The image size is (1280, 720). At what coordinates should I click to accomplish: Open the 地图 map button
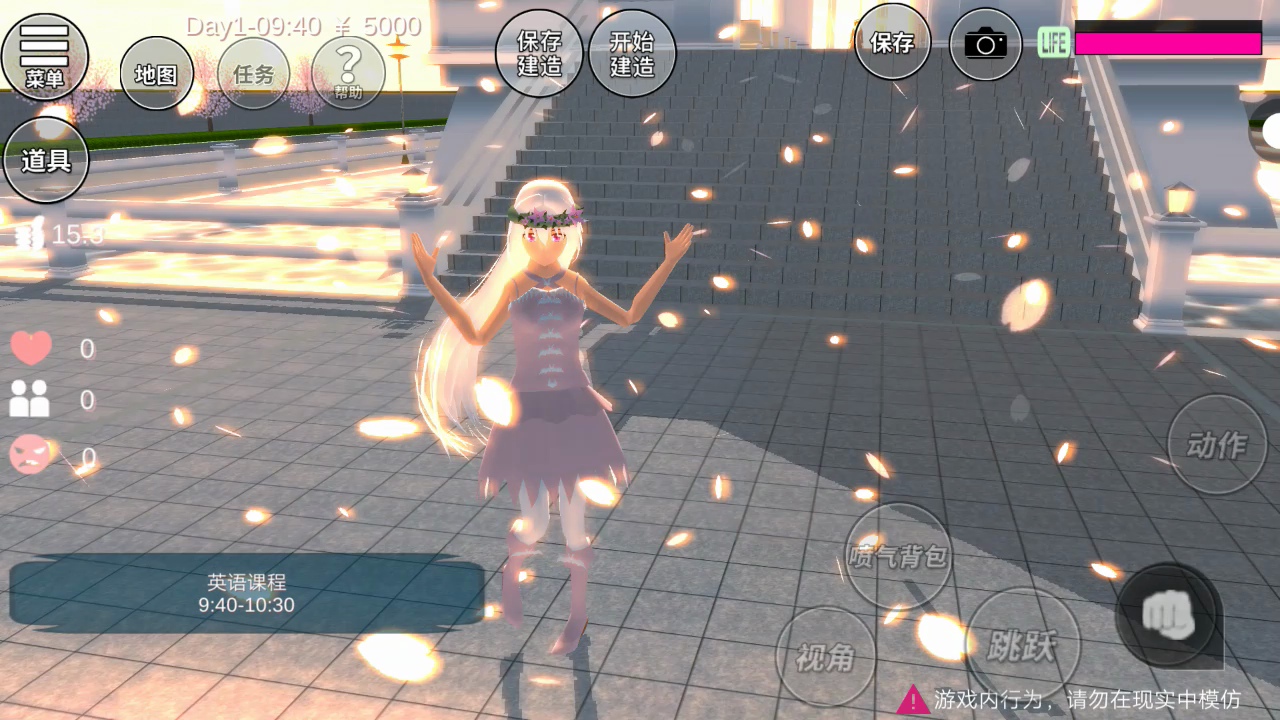tap(156, 74)
